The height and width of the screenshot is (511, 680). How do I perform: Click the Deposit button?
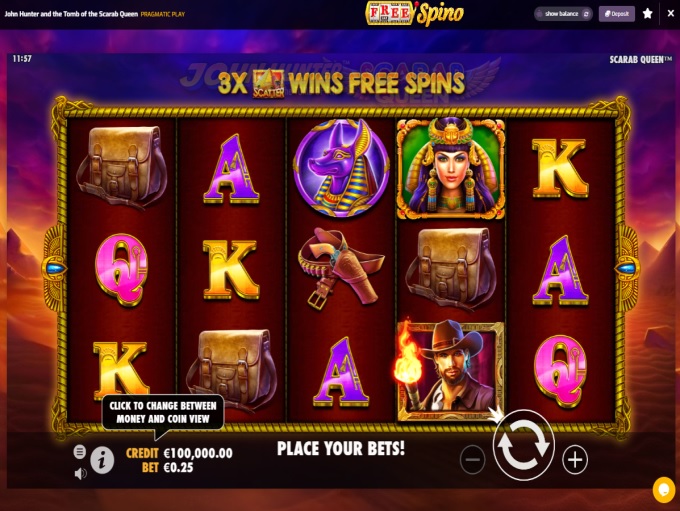[x=616, y=14]
